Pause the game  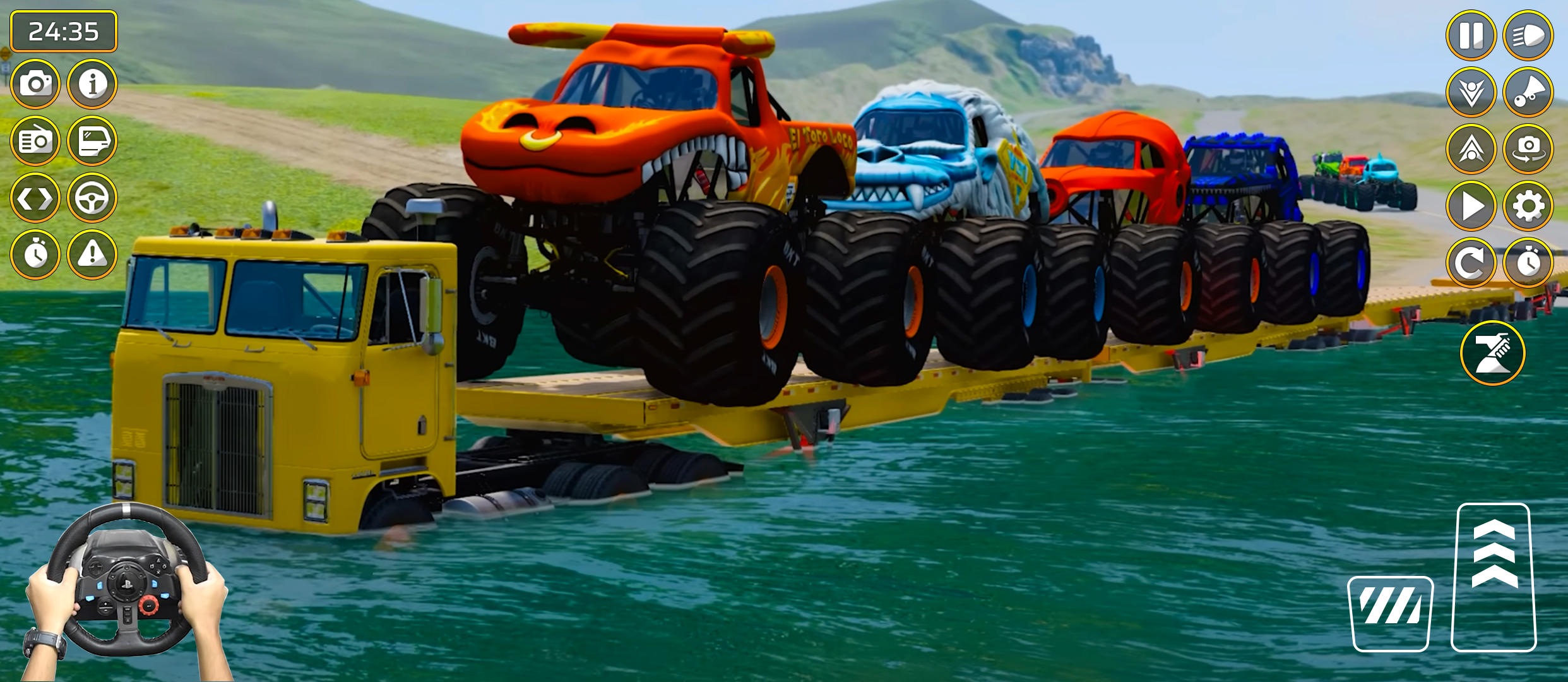click(1471, 38)
